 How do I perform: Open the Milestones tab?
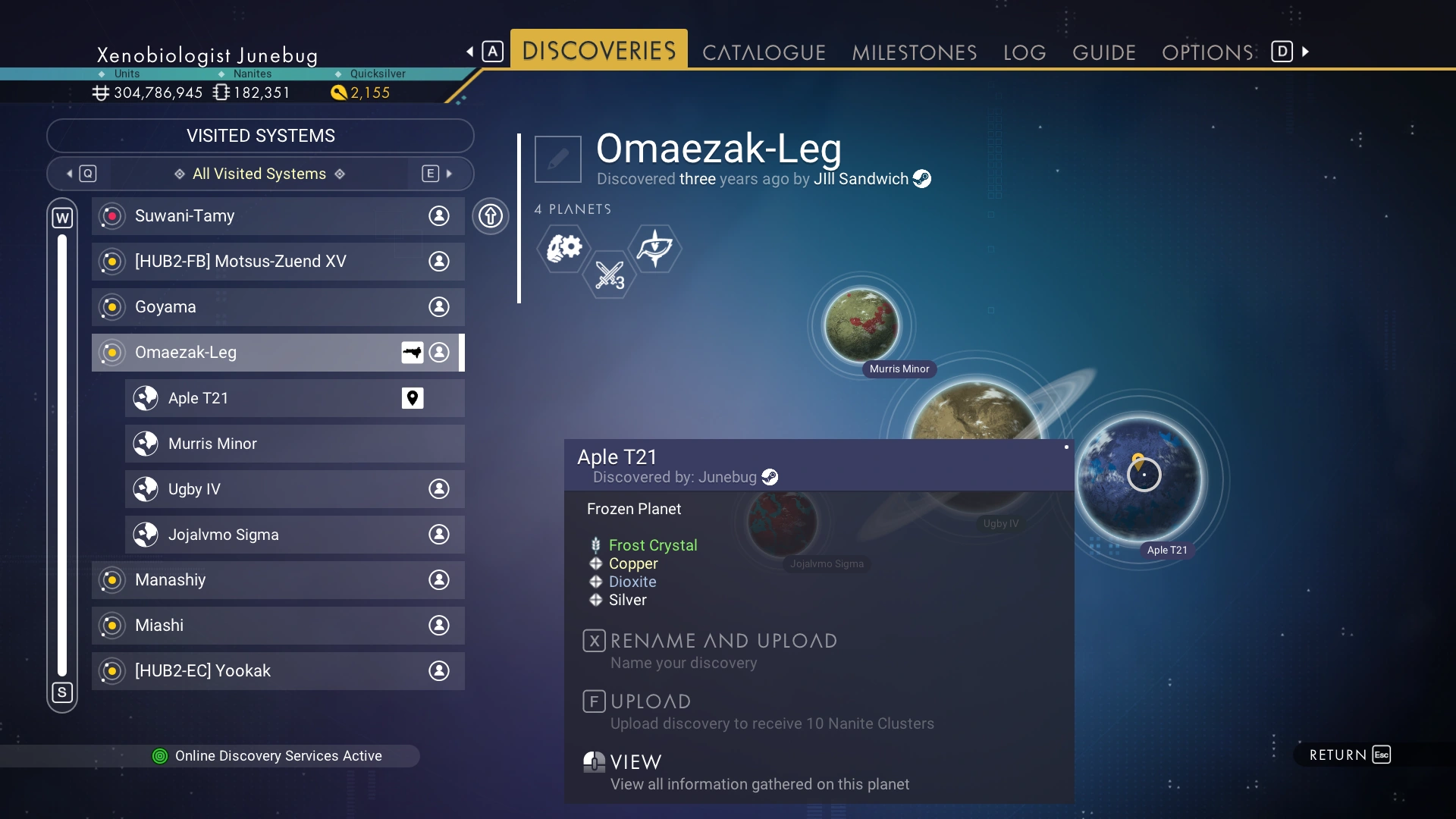tap(914, 52)
